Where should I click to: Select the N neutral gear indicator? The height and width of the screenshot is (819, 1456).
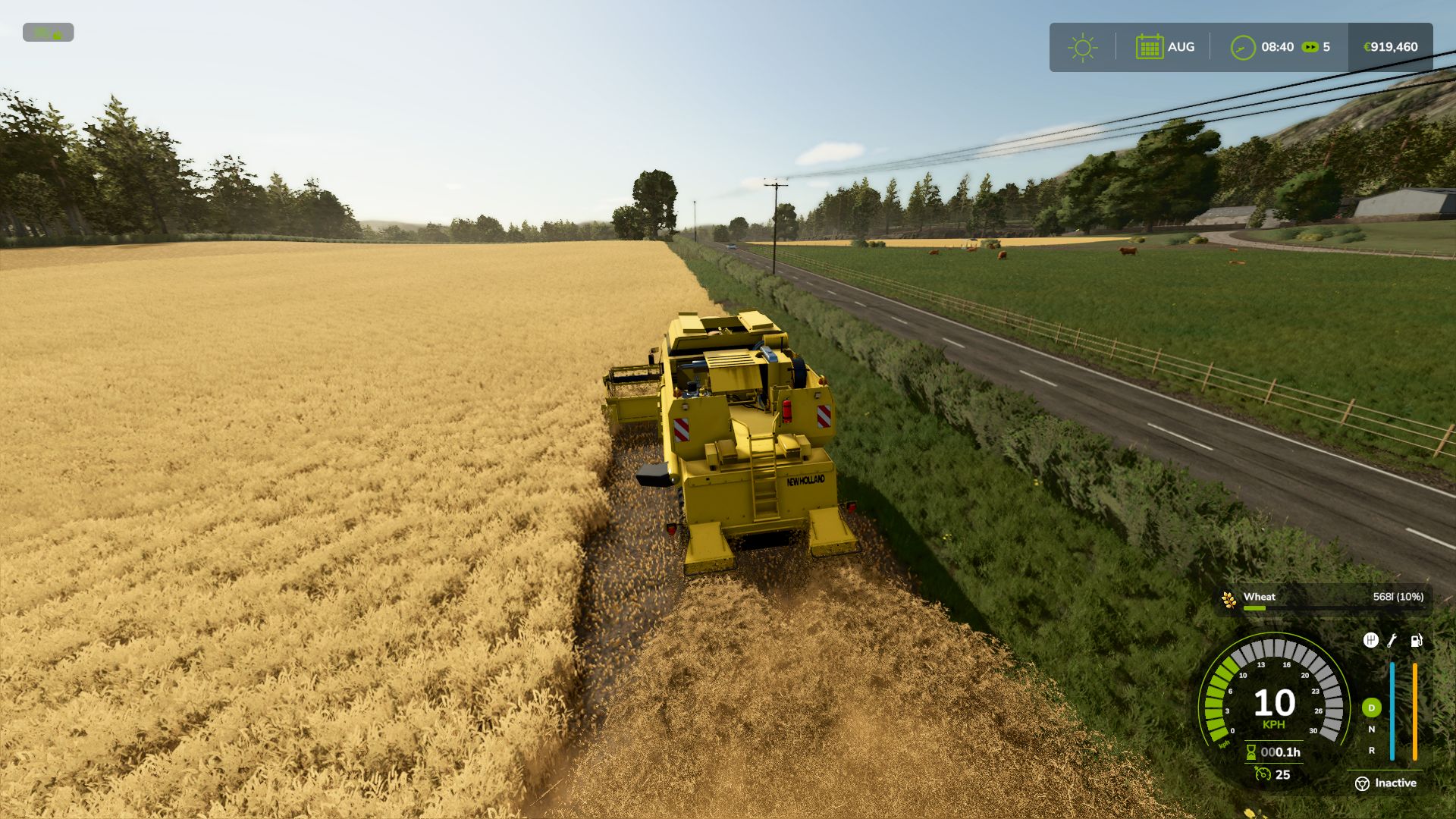coord(1372,730)
